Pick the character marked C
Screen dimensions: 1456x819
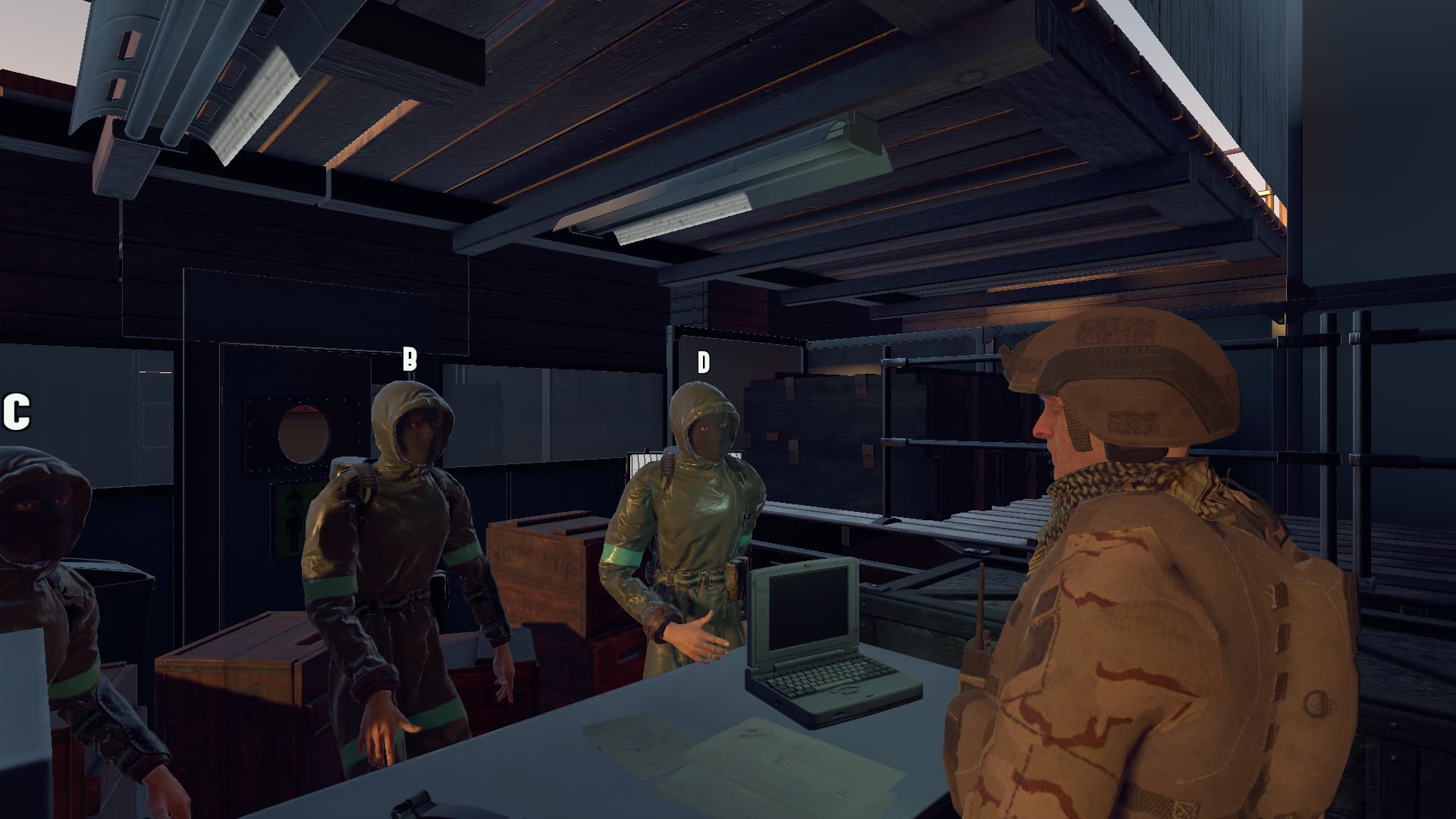pyautogui.click(x=45, y=591)
